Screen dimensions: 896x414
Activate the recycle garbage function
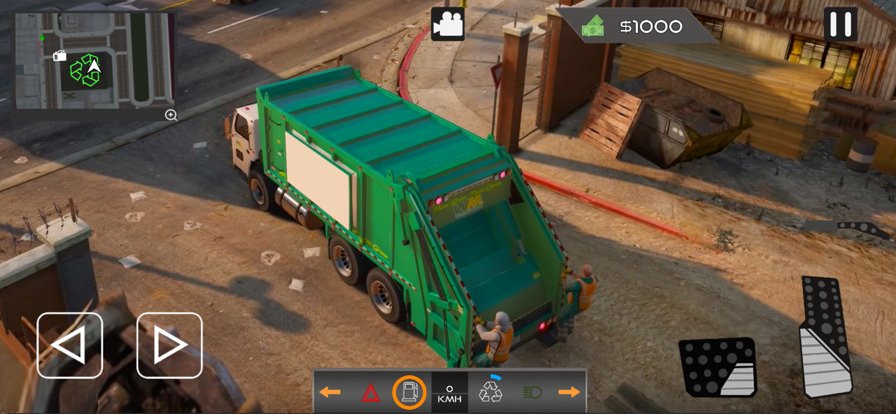tap(491, 391)
